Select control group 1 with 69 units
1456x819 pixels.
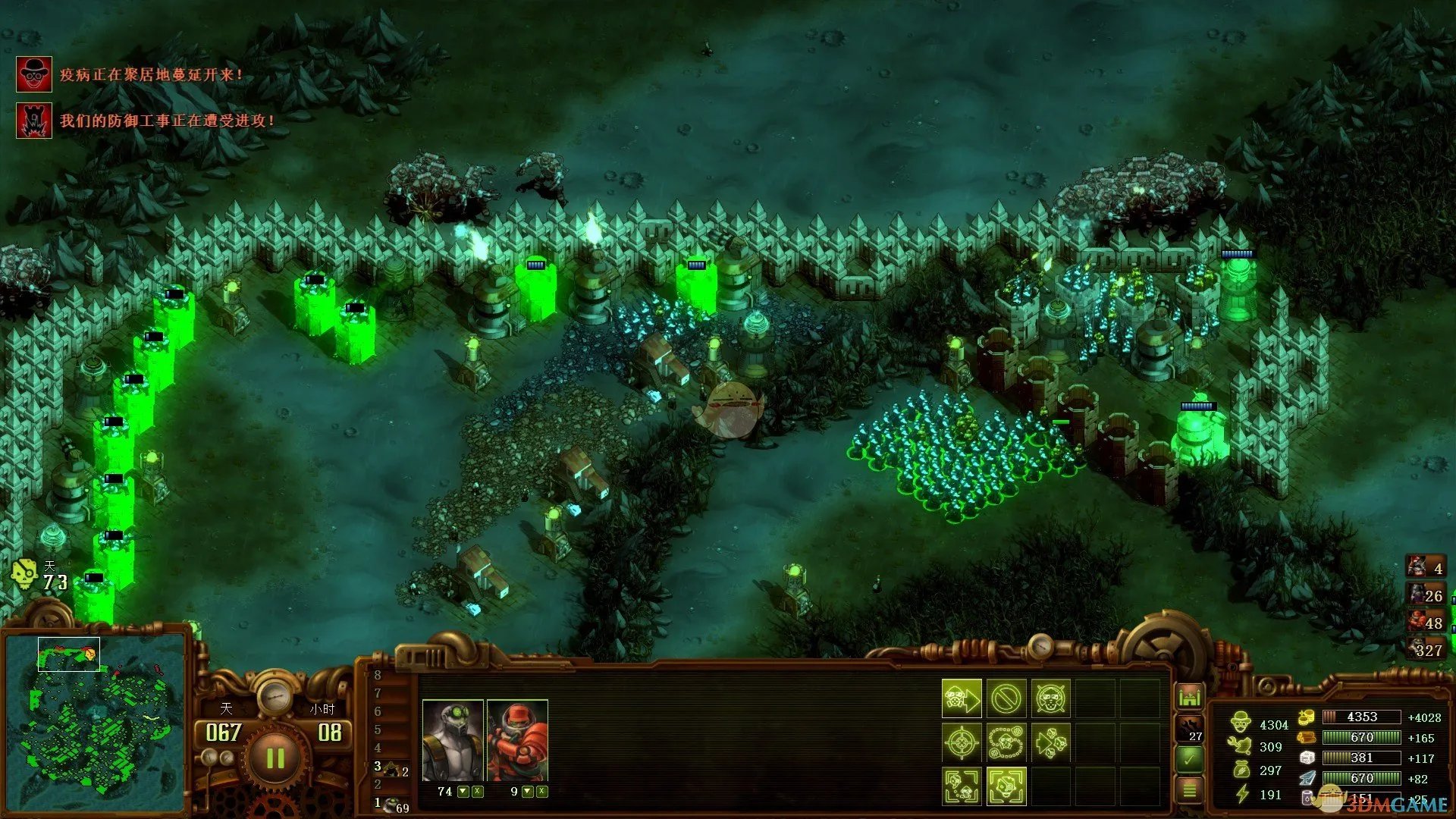(x=391, y=805)
